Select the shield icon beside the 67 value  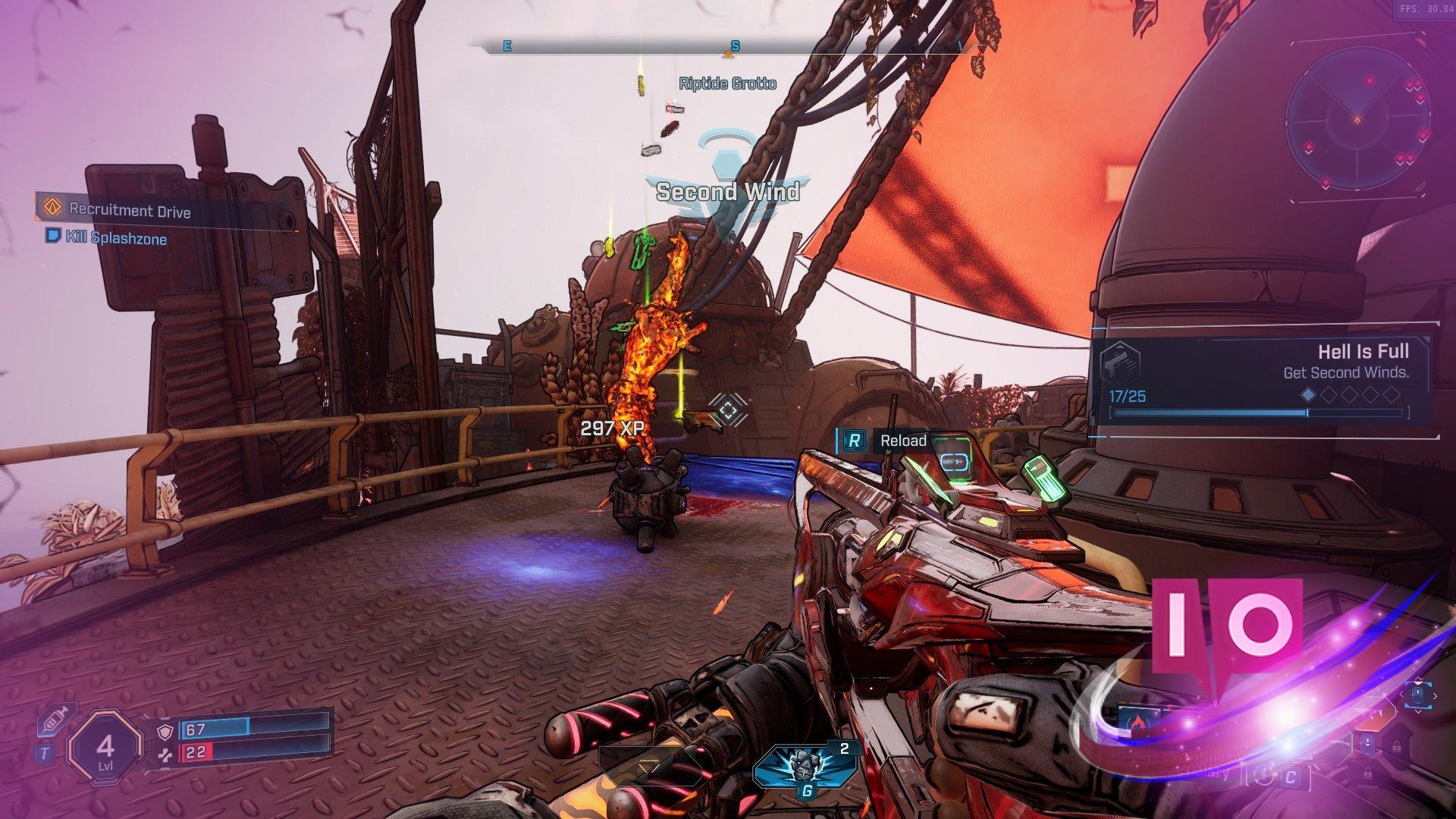point(164,731)
